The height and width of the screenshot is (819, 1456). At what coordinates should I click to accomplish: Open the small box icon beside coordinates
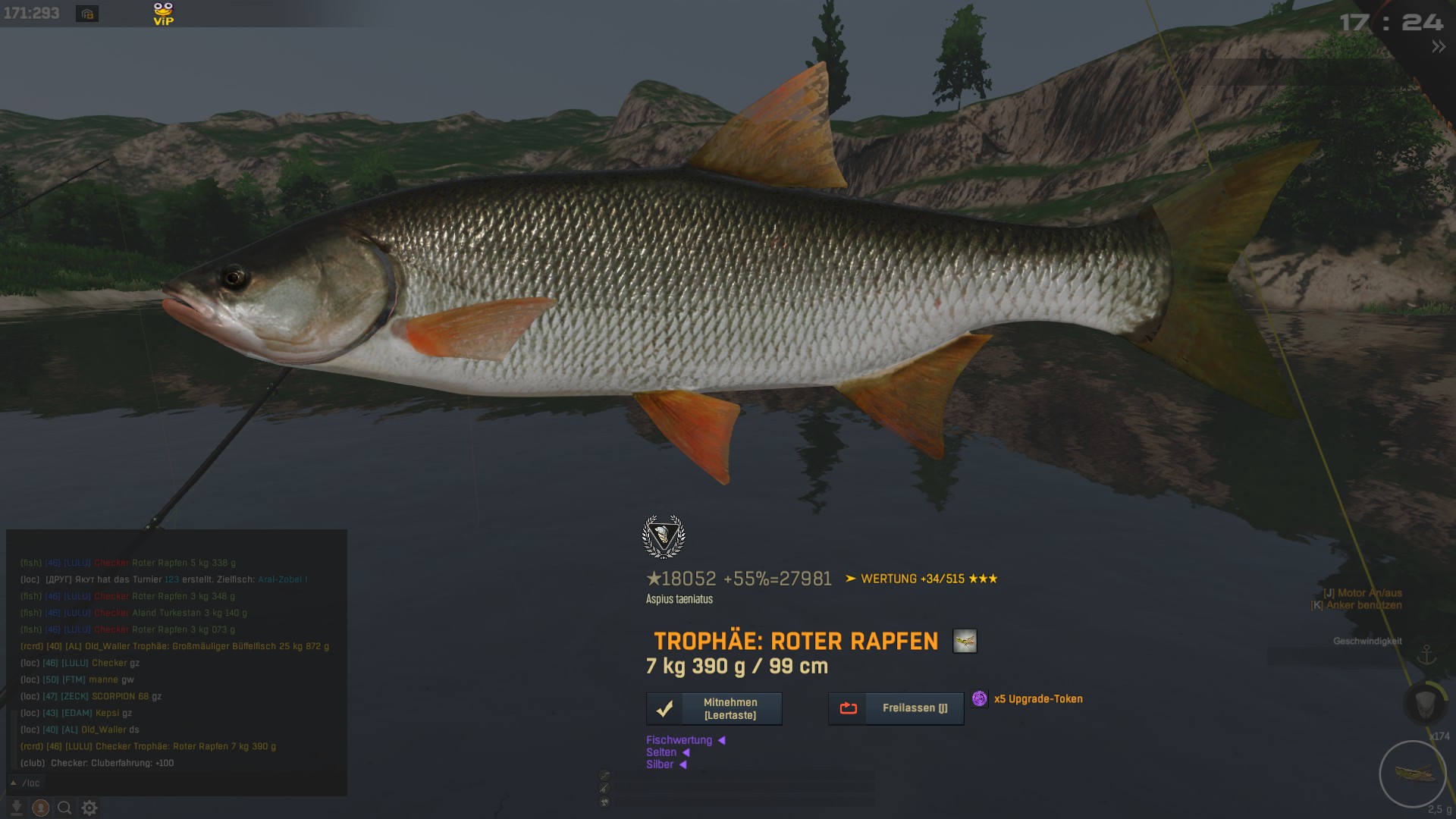coord(87,14)
